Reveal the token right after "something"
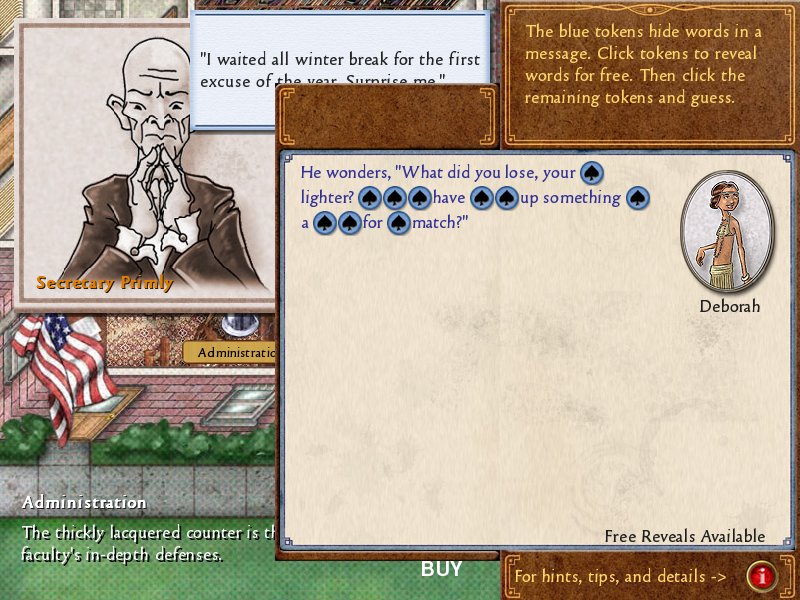 [638, 198]
